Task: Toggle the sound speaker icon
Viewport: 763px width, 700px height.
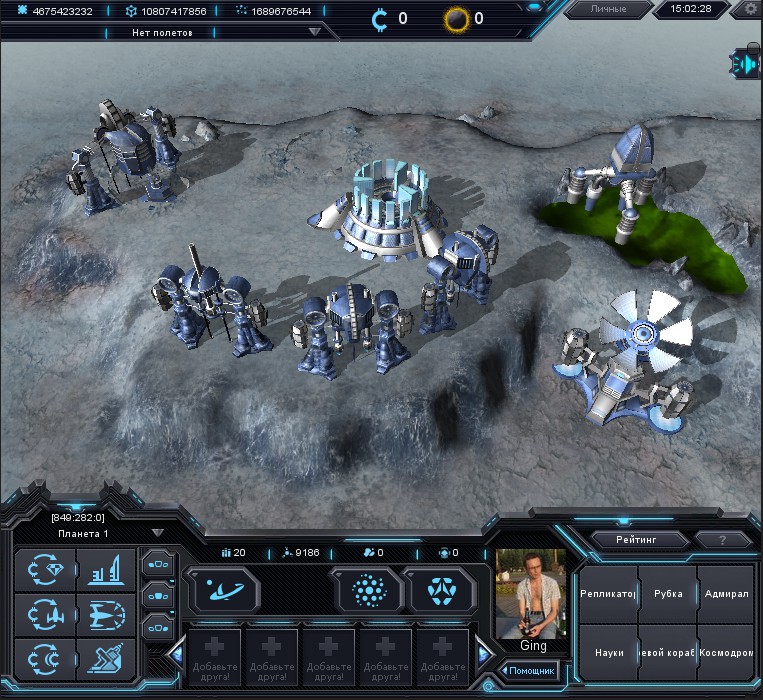Action: coord(747,64)
